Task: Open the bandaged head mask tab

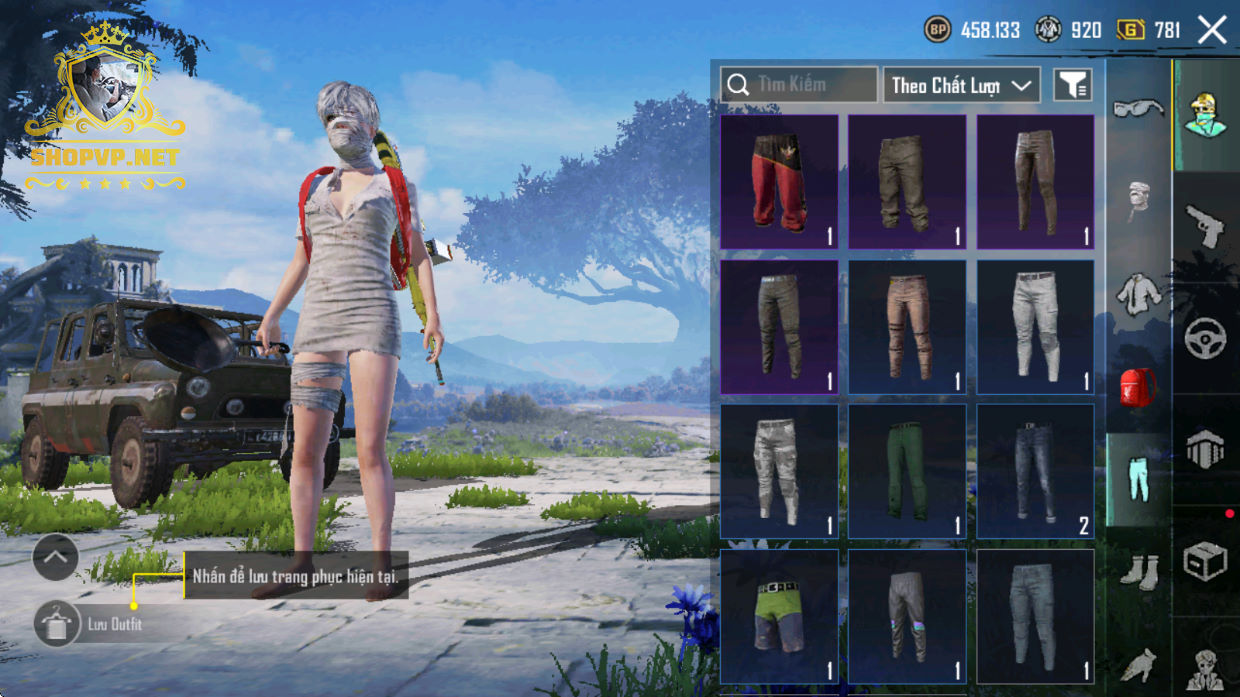Action: [1138, 200]
